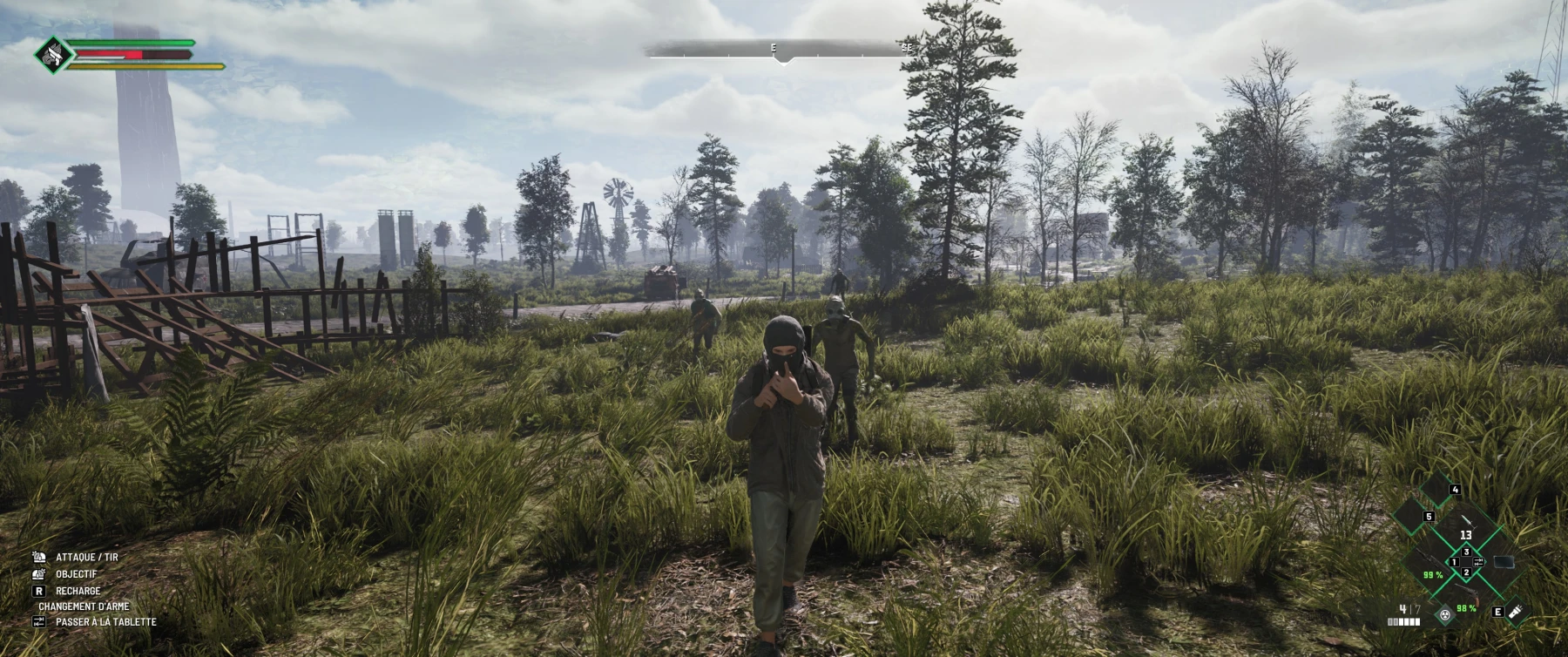This screenshot has height=657, width=1568.
Task: Expand quick-slot 4 at the top of the wheel
Action: point(1455,489)
